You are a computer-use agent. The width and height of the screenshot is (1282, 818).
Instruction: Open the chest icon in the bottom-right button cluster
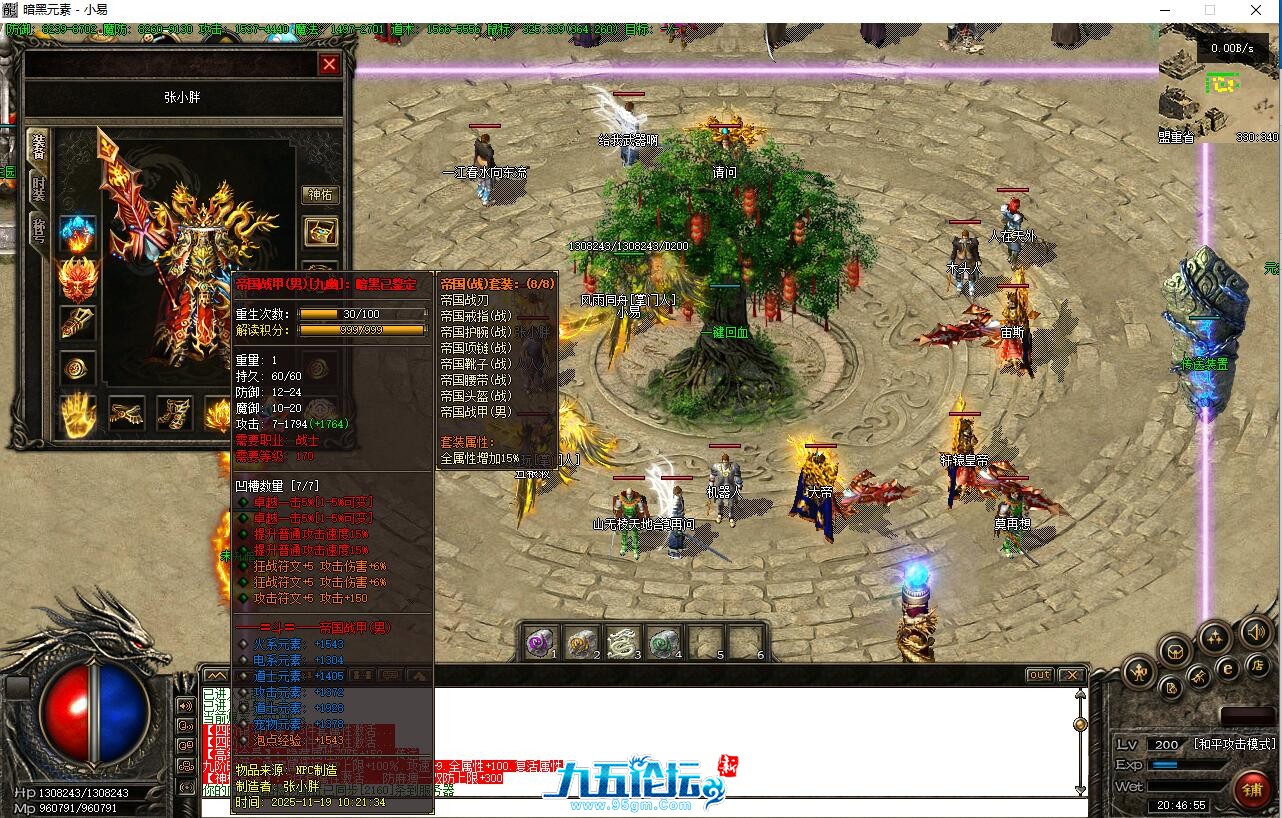pos(1175,652)
